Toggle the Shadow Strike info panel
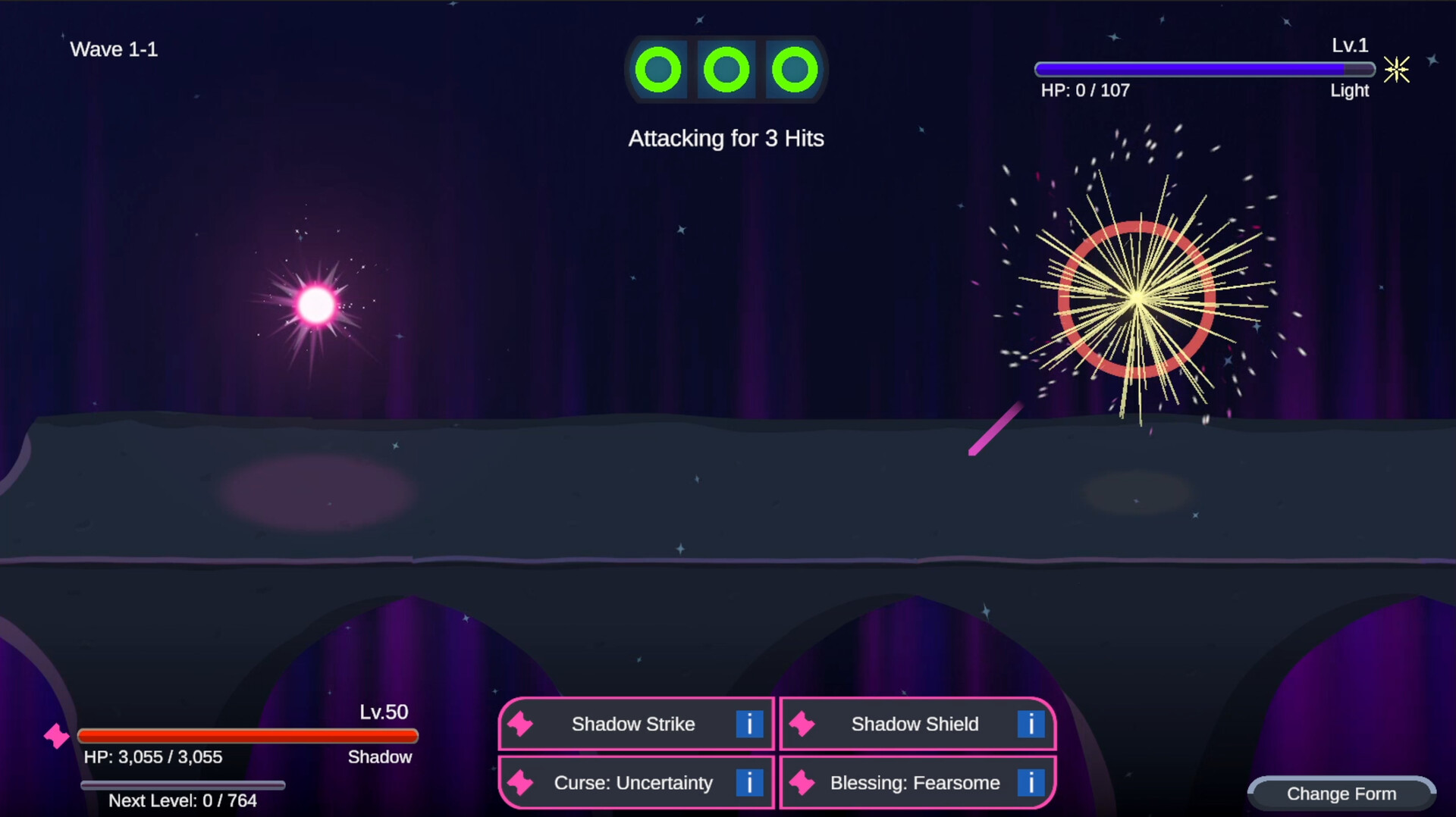The height and width of the screenshot is (817, 1456). (750, 724)
